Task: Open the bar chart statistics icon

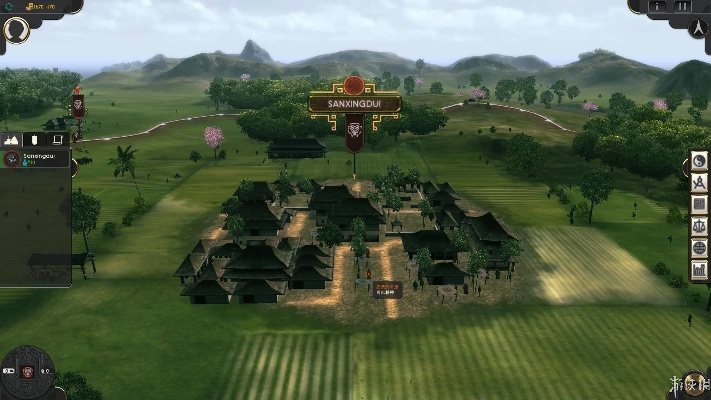Action: pos(699,269)
